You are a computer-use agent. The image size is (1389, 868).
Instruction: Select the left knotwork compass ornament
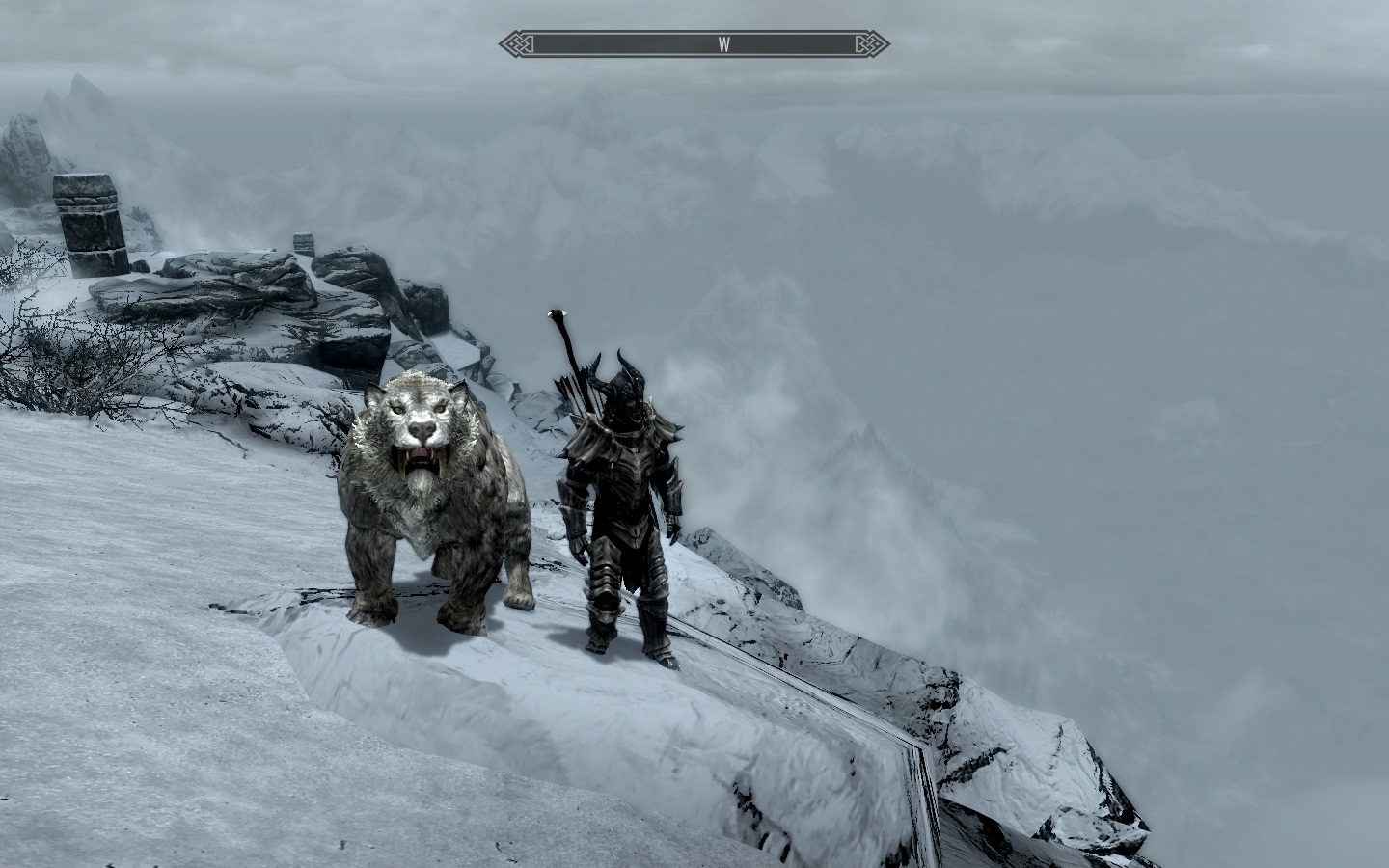[x=512, y=42]
